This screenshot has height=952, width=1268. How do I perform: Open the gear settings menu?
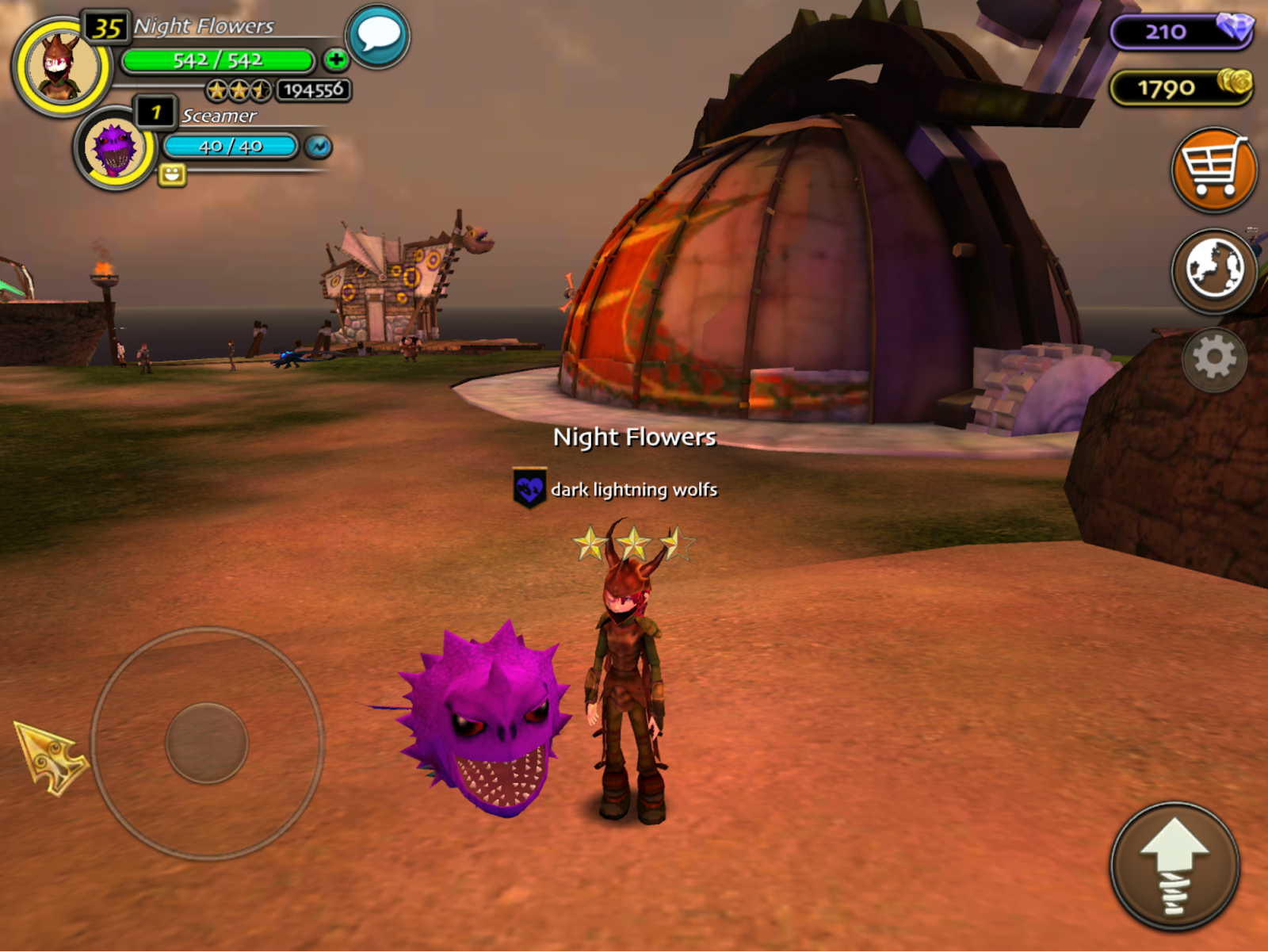point(1213,359)
